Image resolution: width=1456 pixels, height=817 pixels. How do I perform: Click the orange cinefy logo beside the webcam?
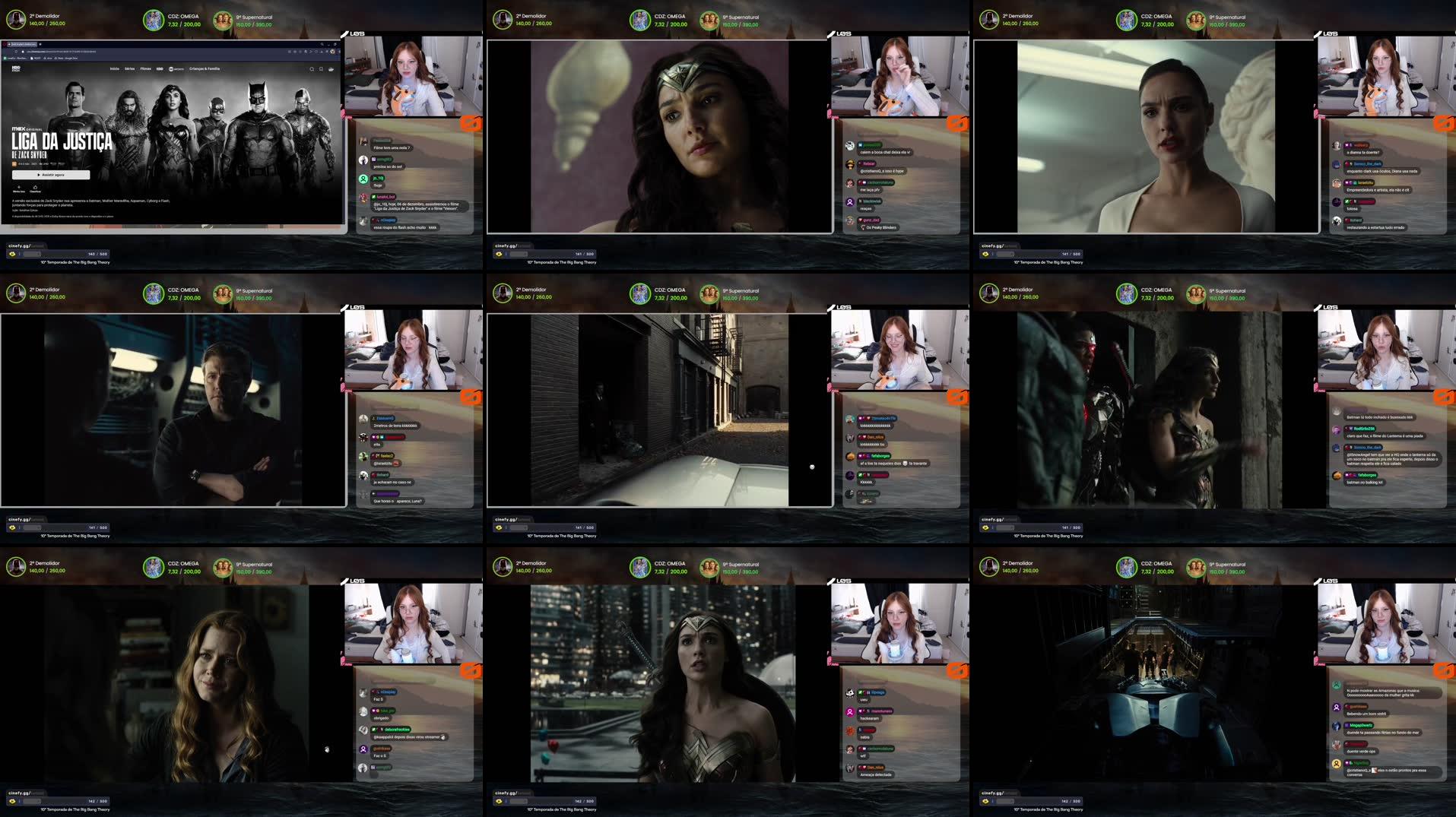tap(470, 123)
